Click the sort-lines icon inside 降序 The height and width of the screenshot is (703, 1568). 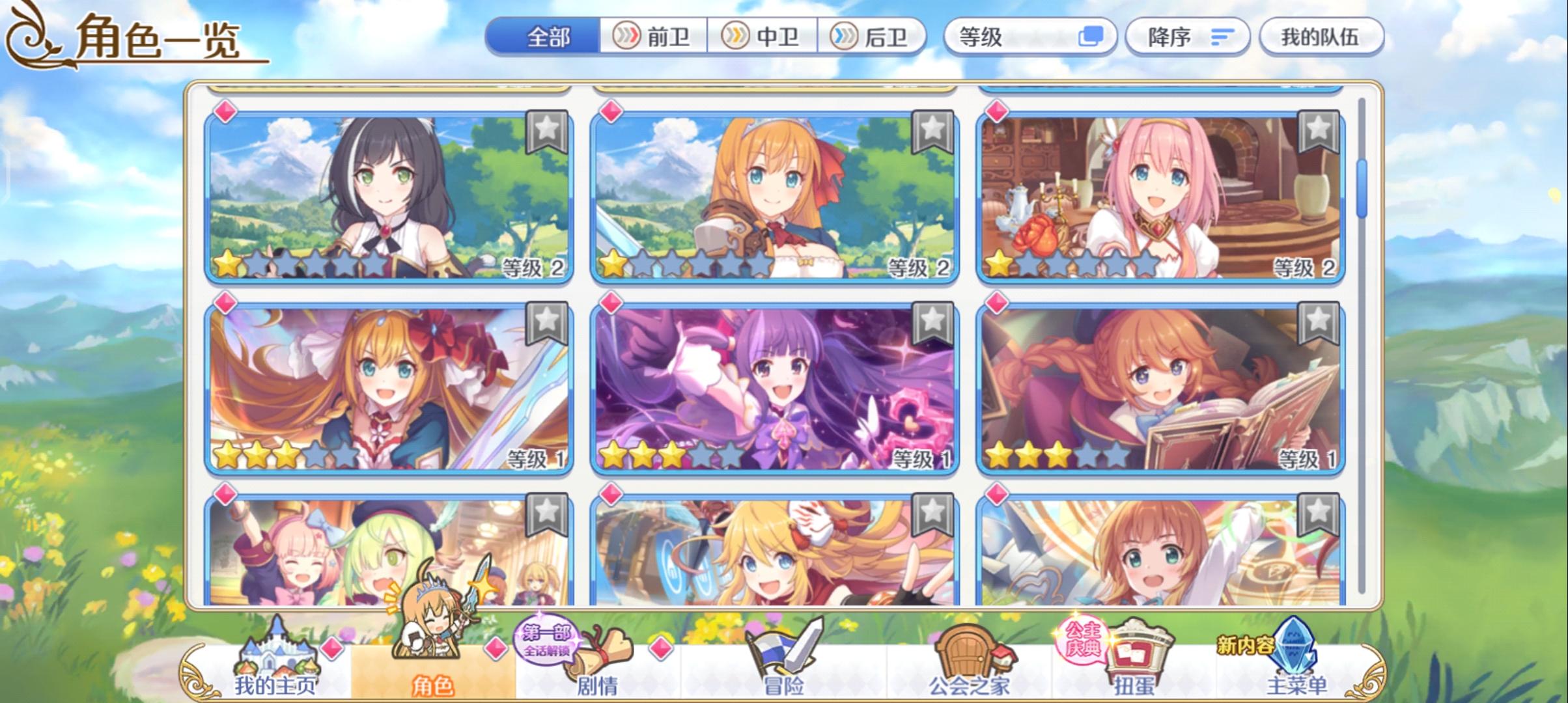tap(1224, 37)
